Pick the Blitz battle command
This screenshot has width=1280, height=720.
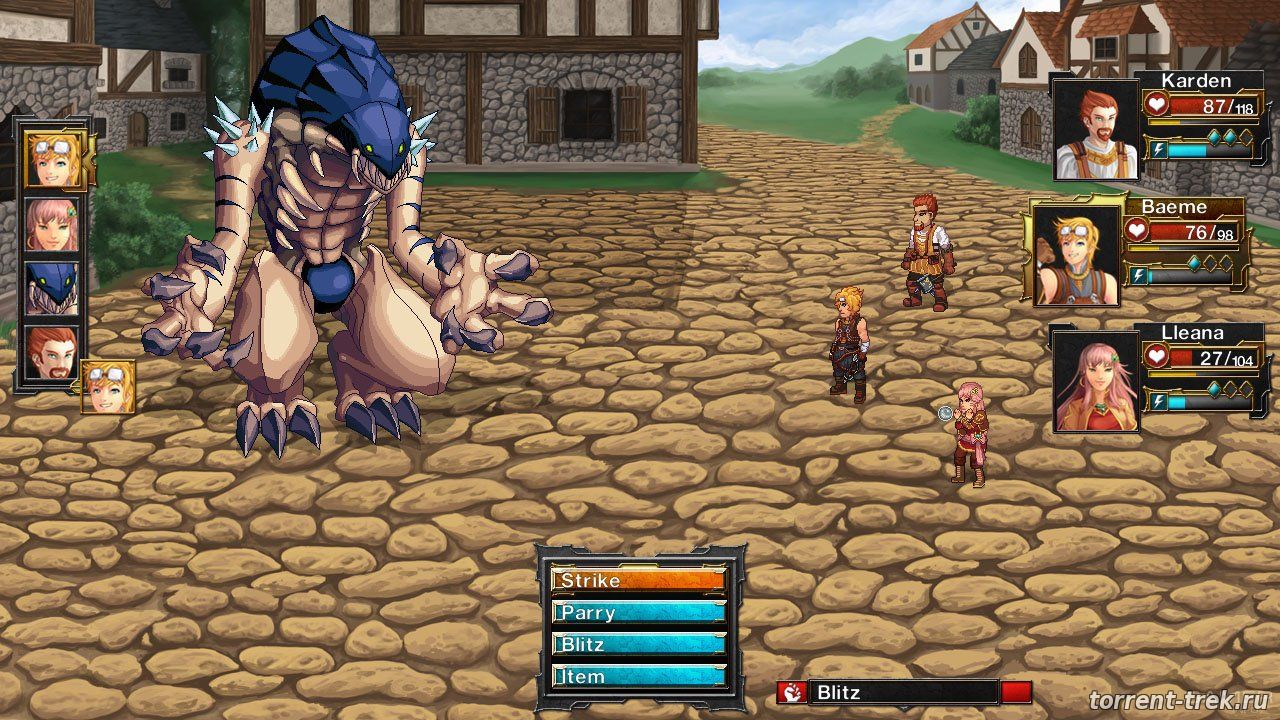coord(638,645)
